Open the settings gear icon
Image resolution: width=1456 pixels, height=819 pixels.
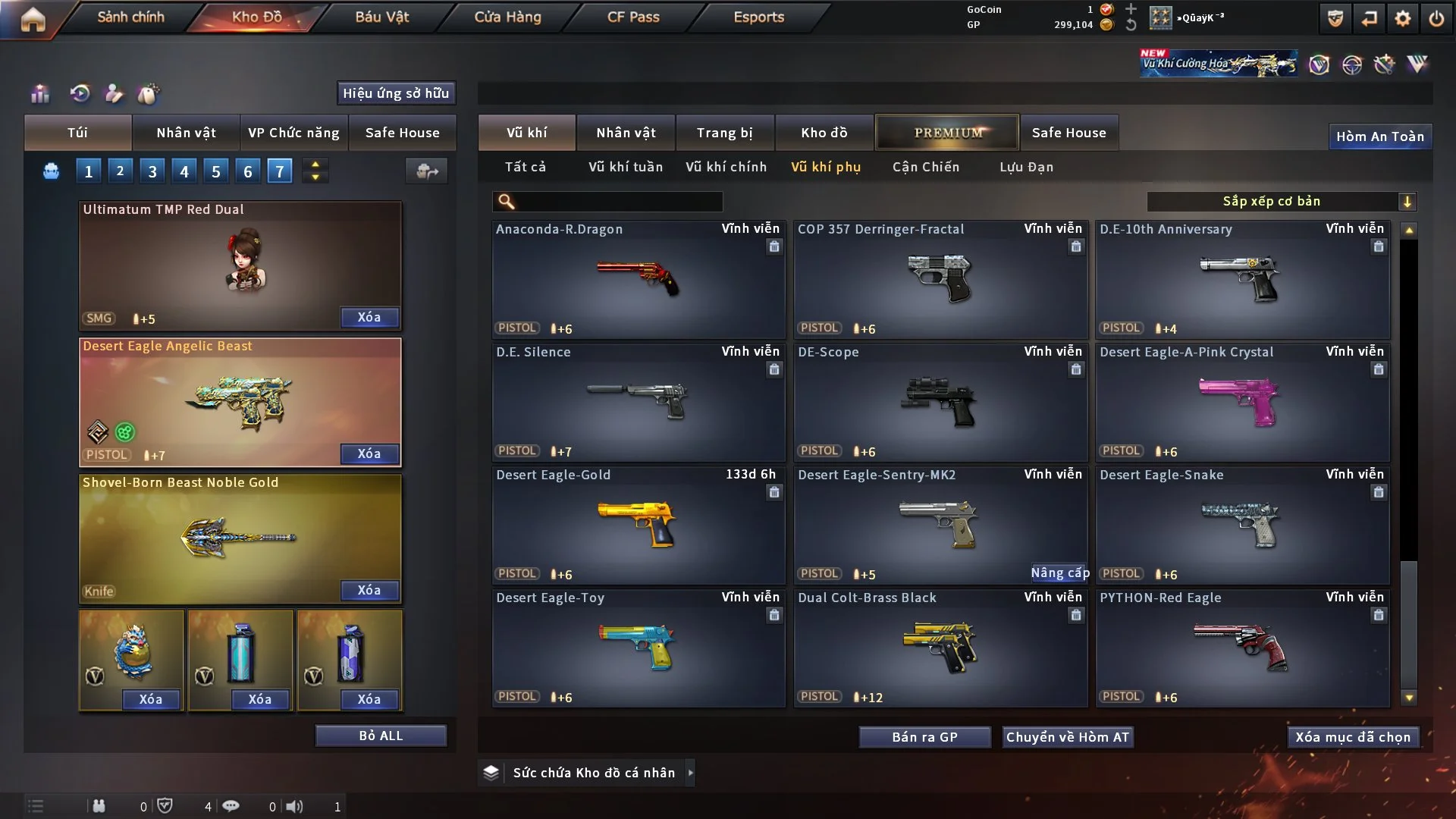1403,18
